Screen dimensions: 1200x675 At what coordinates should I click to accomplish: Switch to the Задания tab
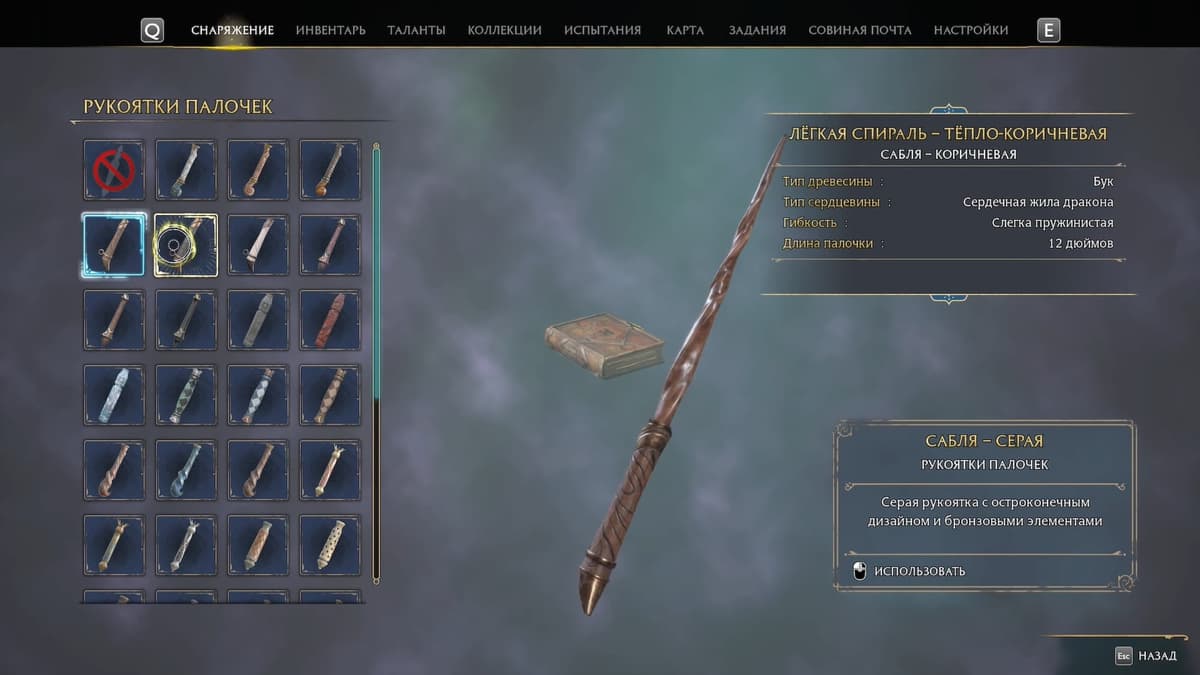[x=757, y=30]
